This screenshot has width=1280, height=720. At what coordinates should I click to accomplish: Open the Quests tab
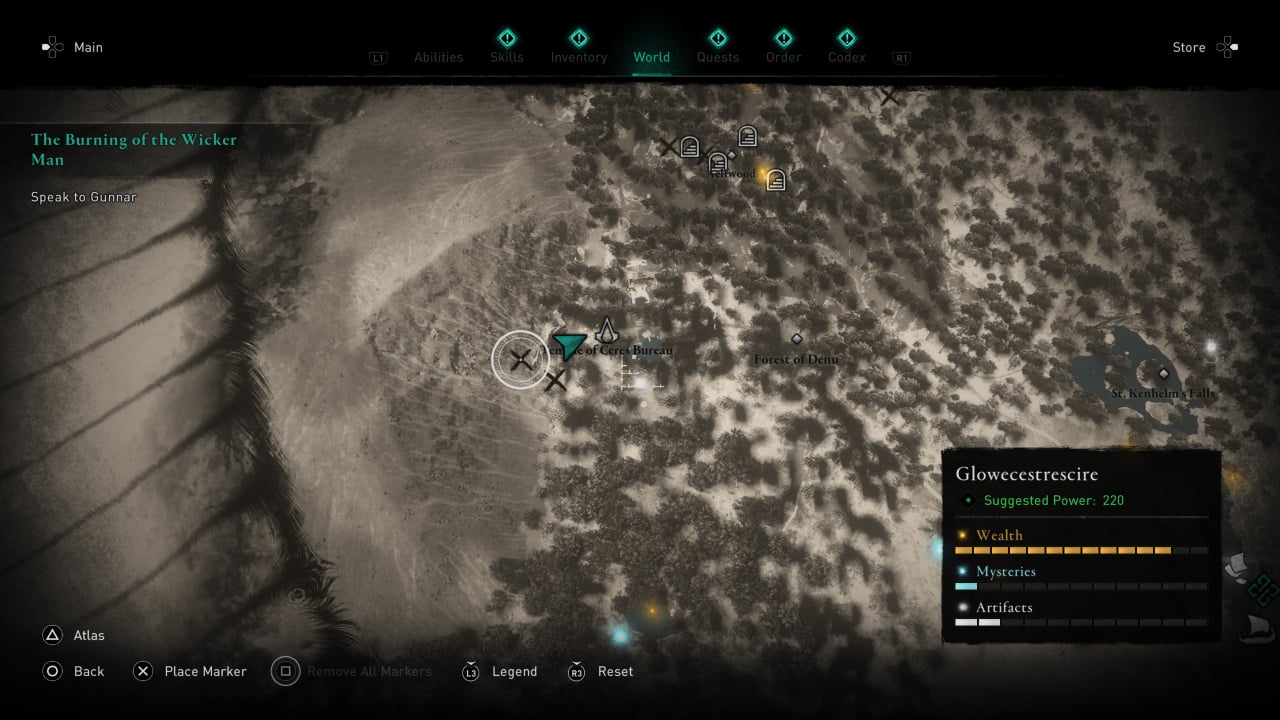point(718,57)
